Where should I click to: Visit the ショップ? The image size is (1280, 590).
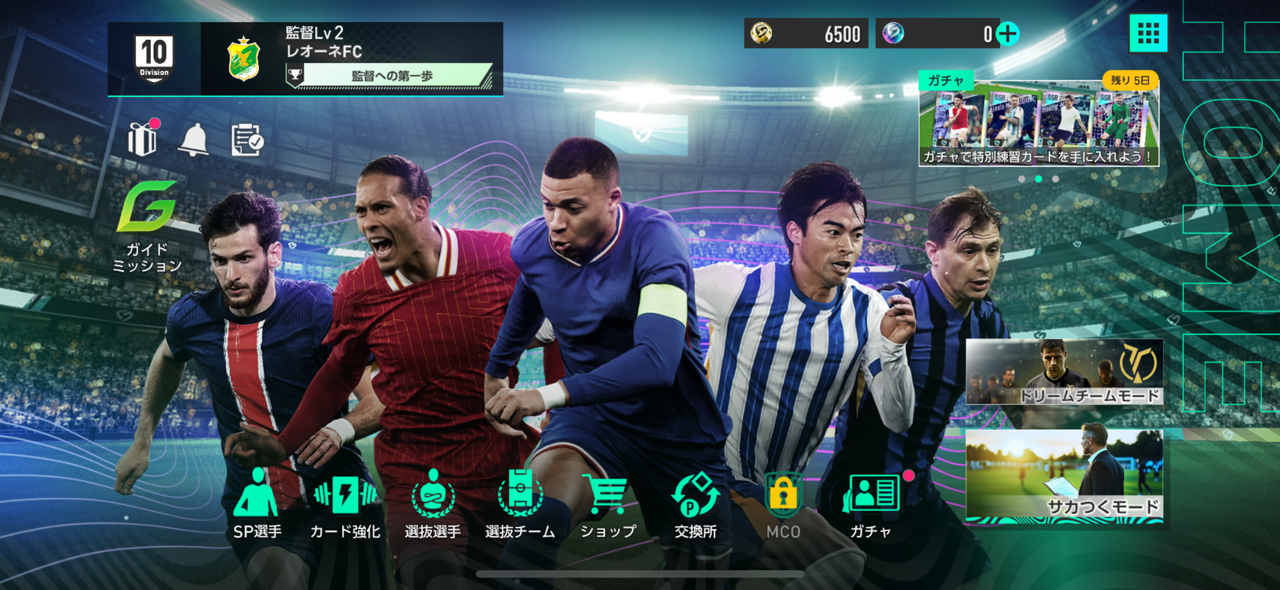coord(607,505)
